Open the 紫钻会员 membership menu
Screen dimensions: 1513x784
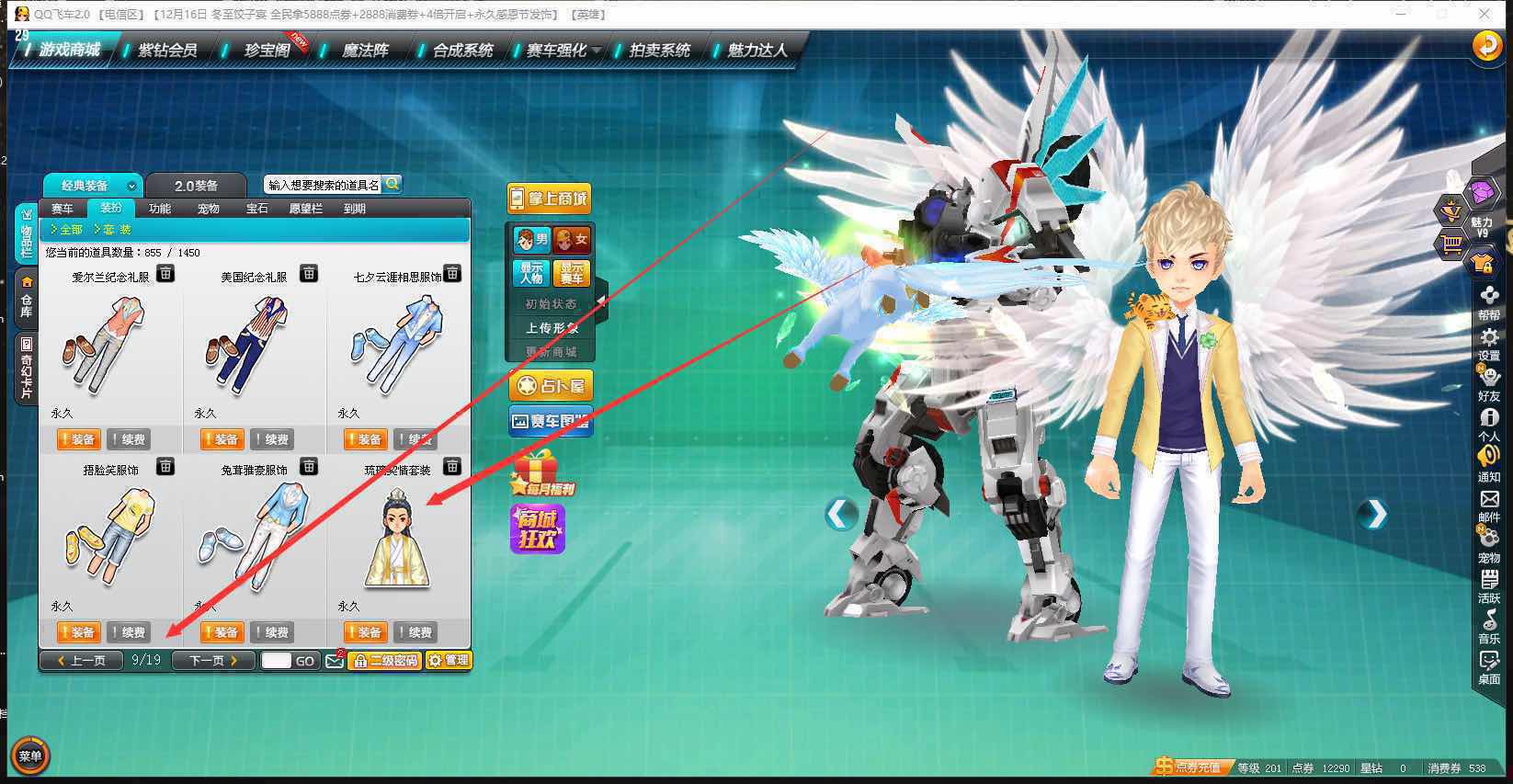click(167, 50)
